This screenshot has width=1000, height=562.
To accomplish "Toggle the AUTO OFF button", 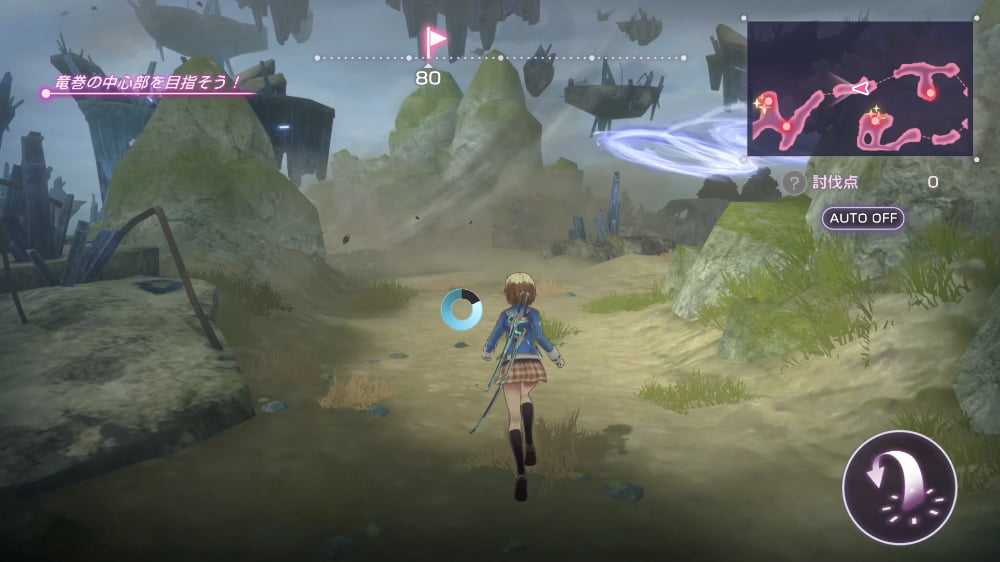I will pyautogui.click(x=862, y=218).
